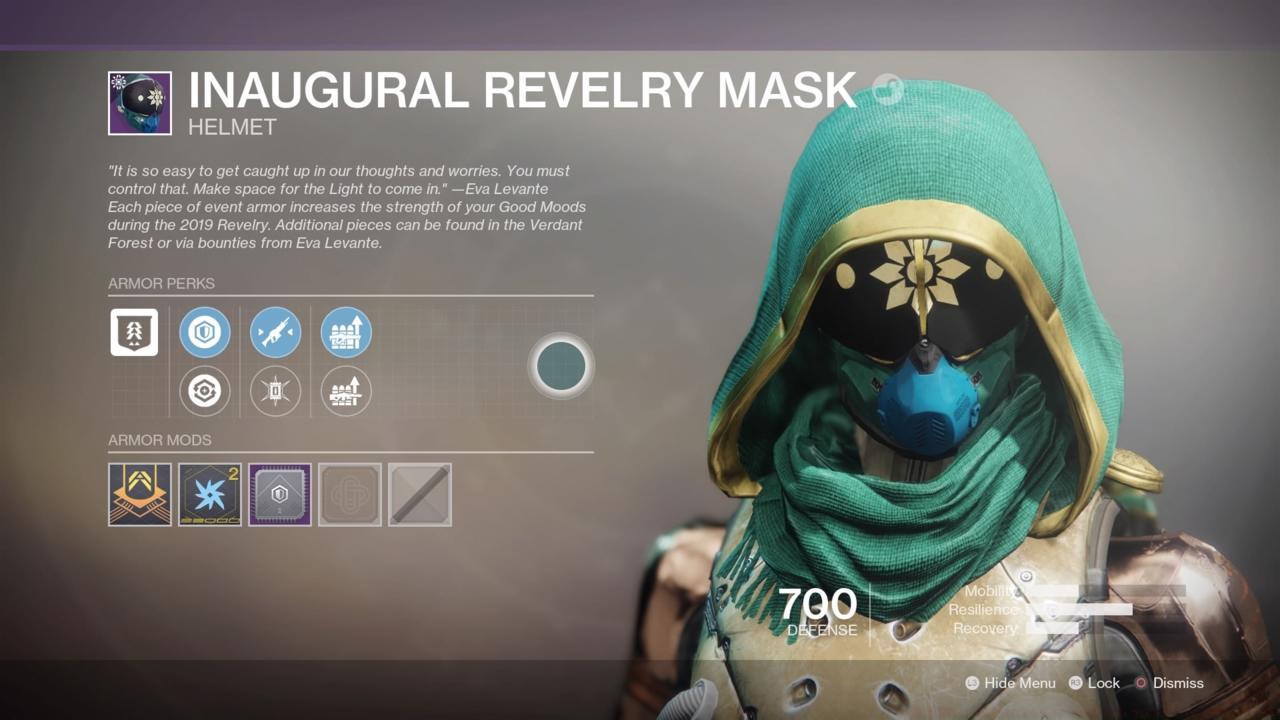Click the Protective Light mod chip
This screenshot has height=720, width=1280.
[x=279, y=494]
